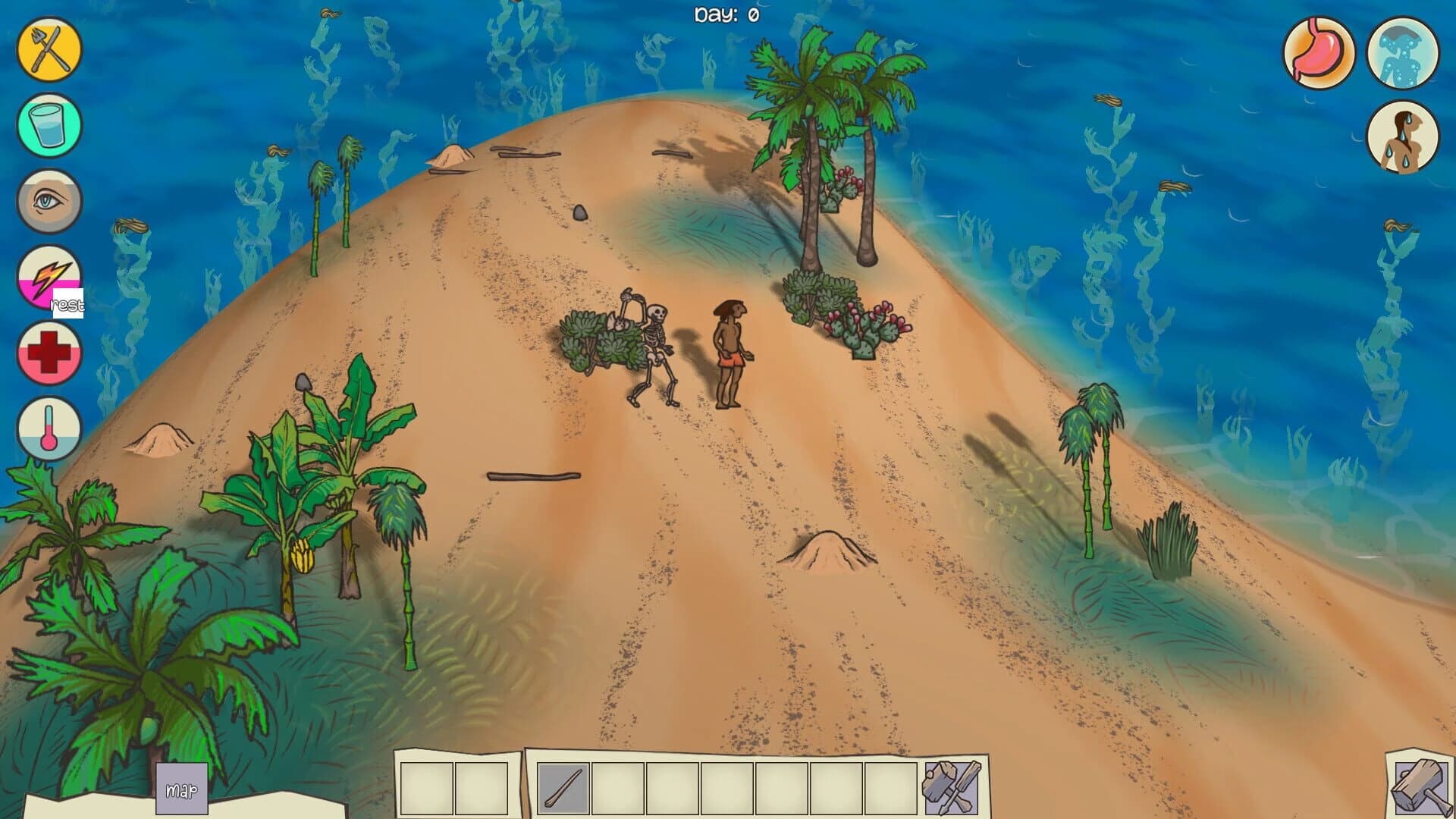Check temperature with the thermometer icon

click(x=47, y=428)
